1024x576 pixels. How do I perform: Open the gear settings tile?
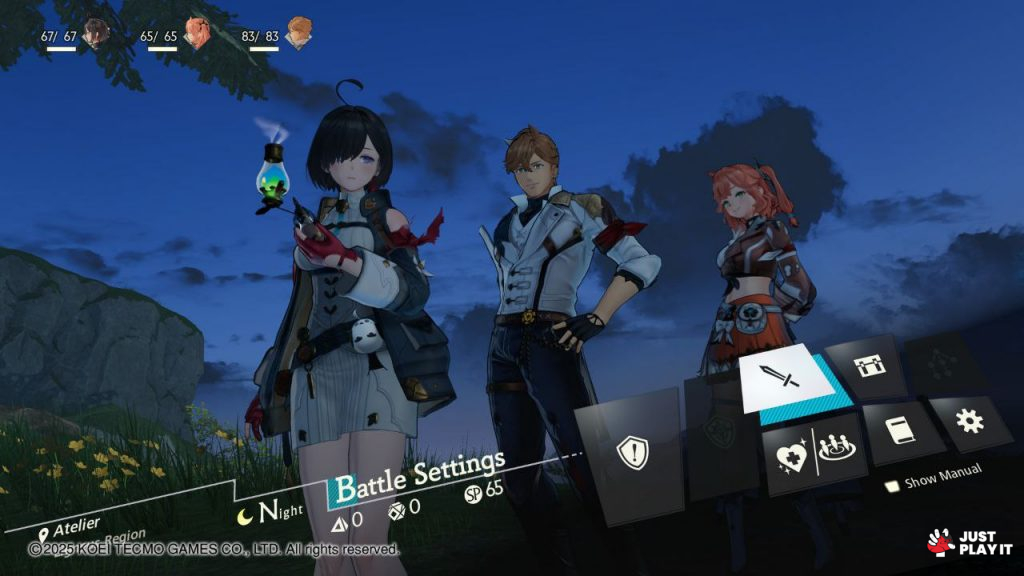(x=968, y=420)
